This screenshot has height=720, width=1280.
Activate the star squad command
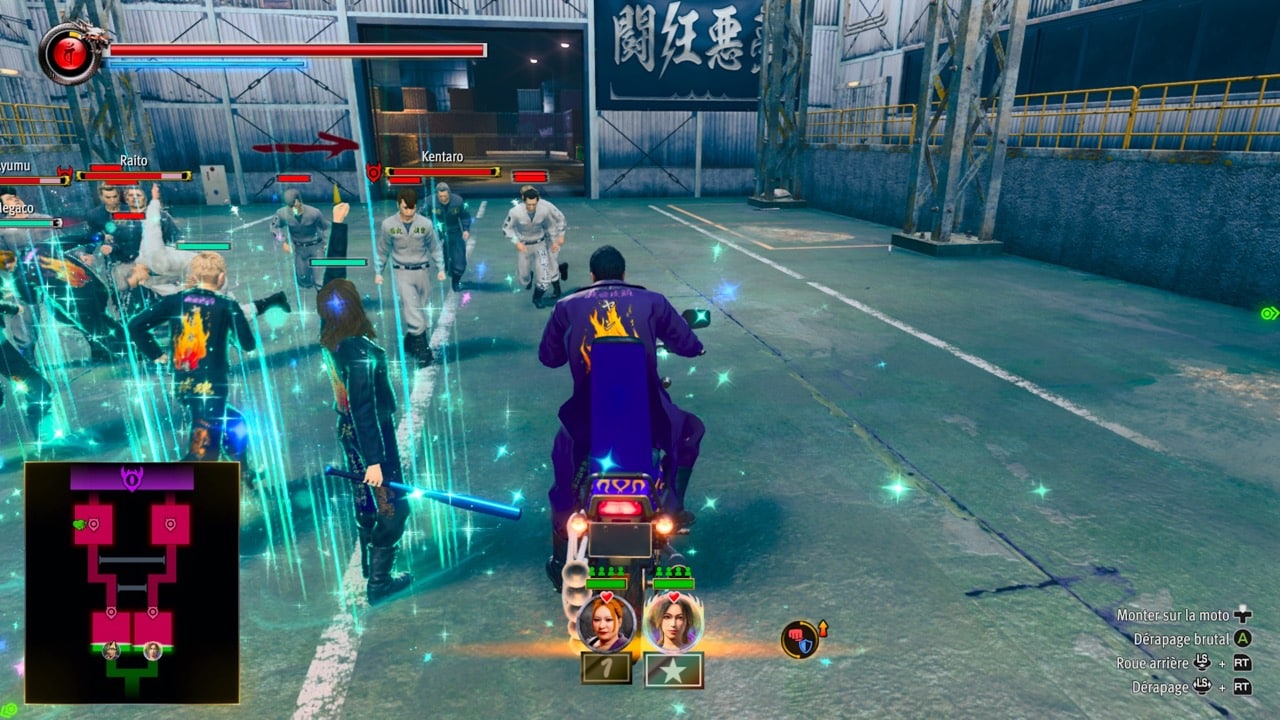[x=673, y=670]
